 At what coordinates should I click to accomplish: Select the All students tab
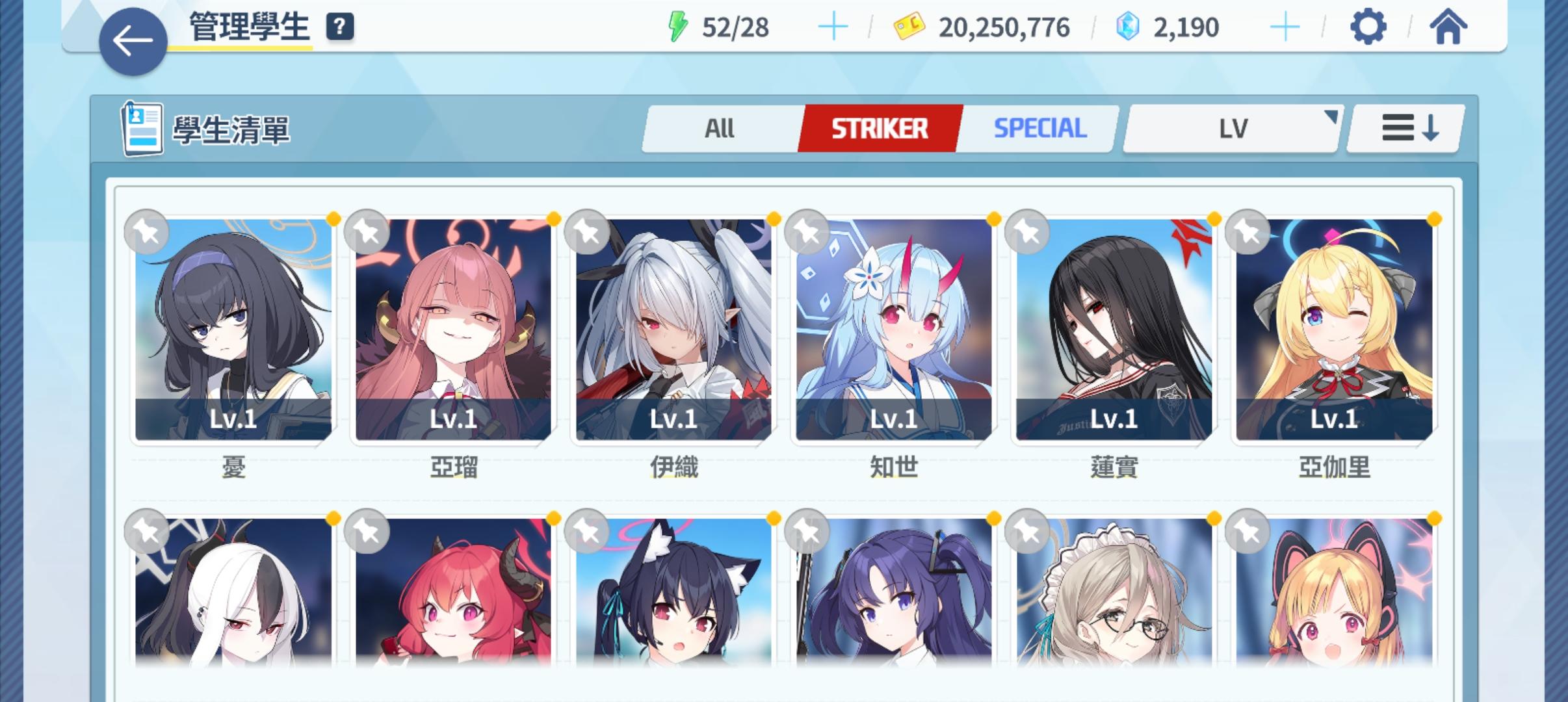coord(719,127)
